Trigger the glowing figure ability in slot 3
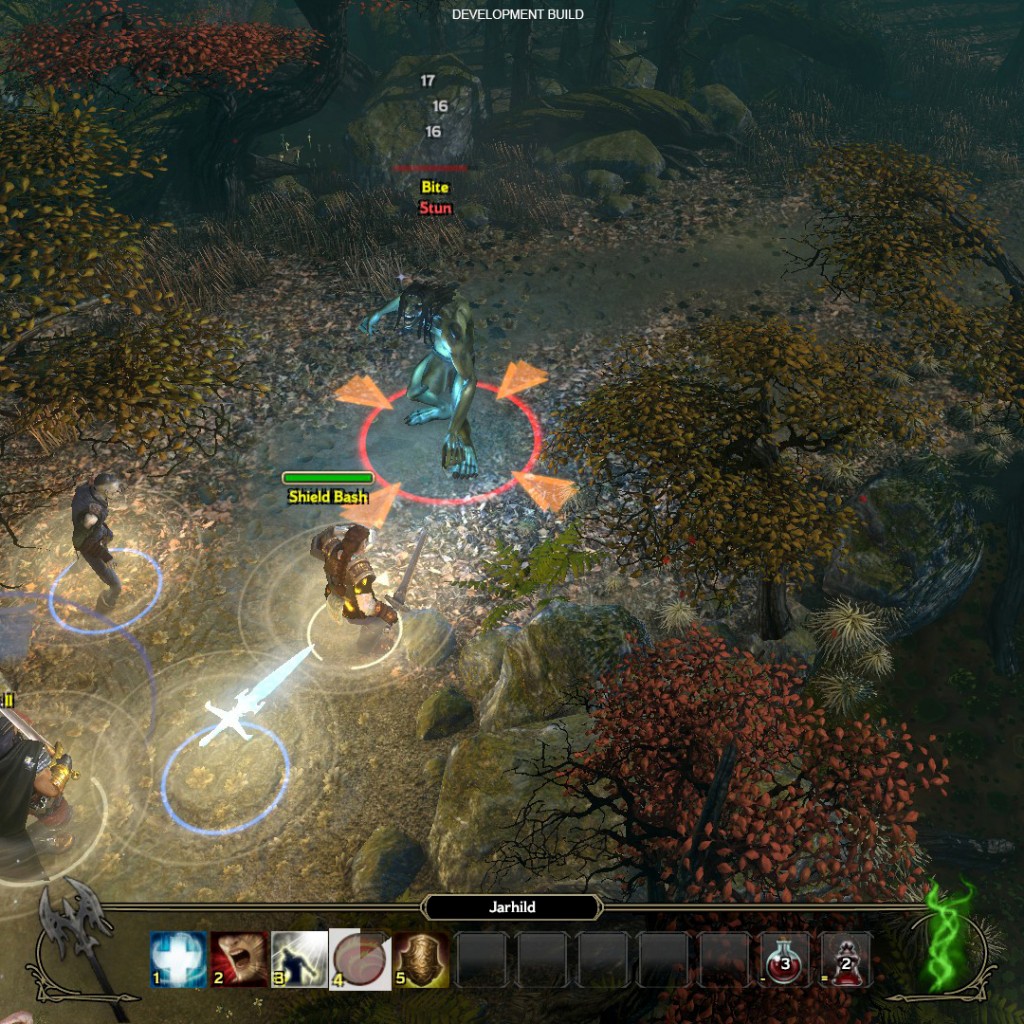This screenshot has height=1024, width=1024. pyautogui.click(x=300, y=960)
